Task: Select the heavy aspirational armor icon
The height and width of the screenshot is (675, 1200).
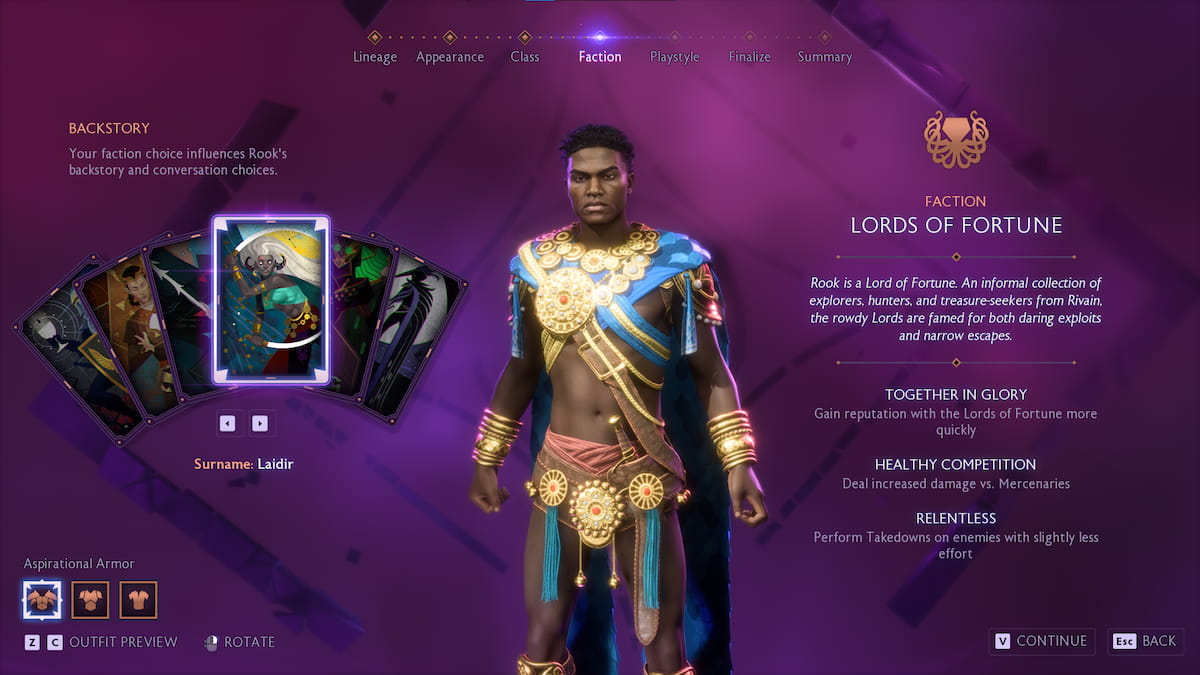Action: pos(42,600)
